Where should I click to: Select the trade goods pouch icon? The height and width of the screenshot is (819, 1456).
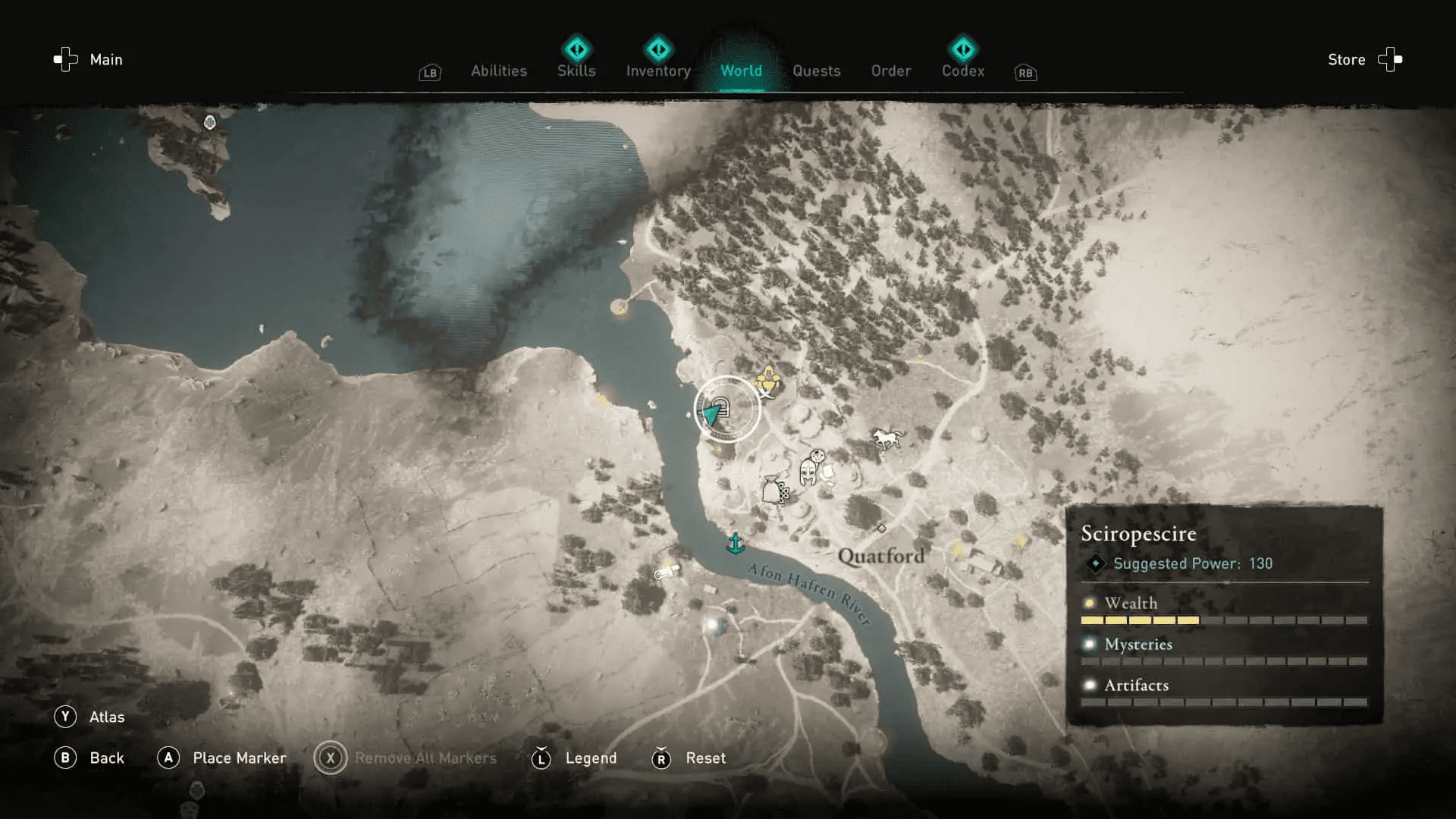tap(772, 489)
